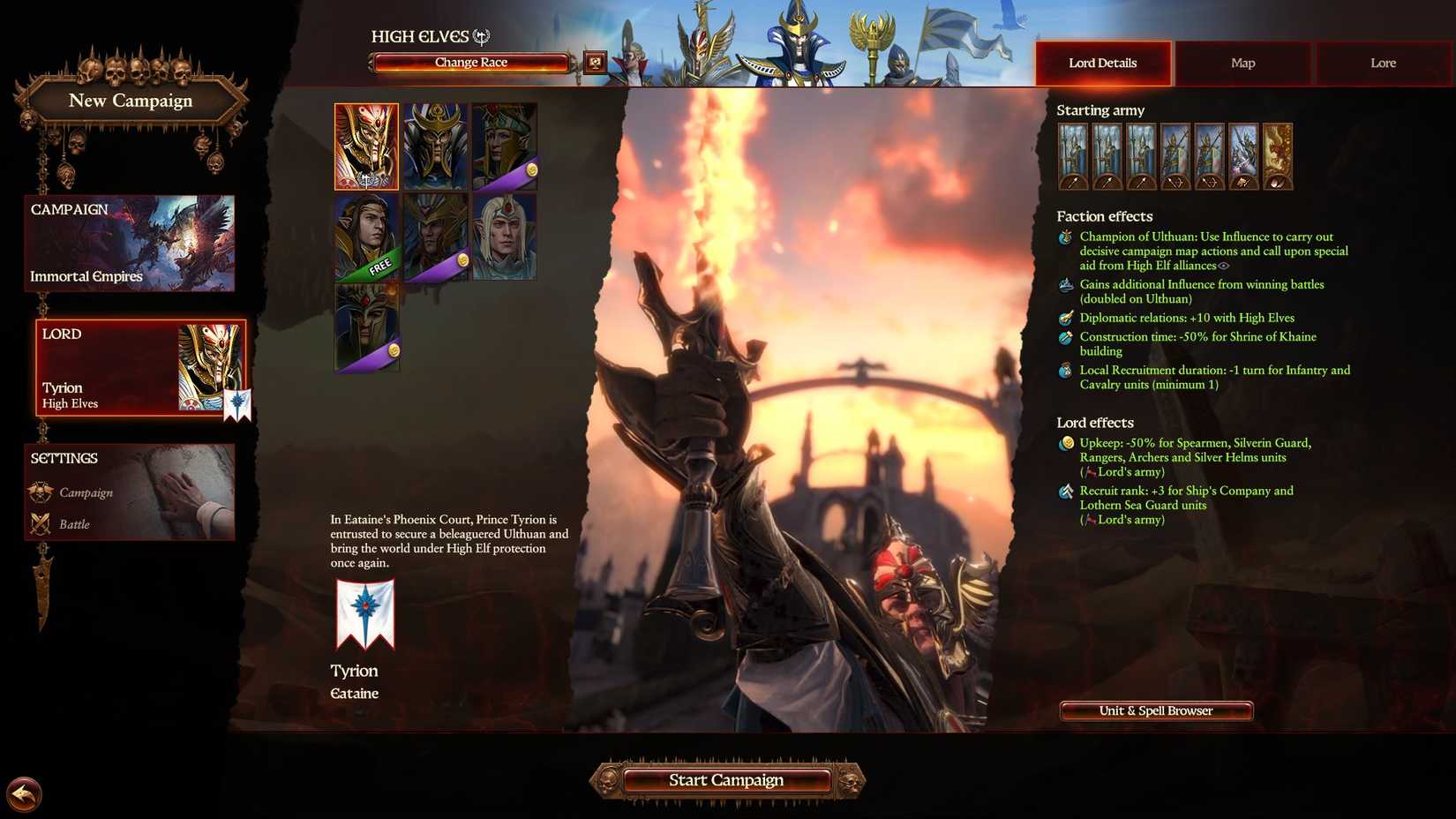Open the Lore tab
1456x819 pixels.
point(1383,63)
